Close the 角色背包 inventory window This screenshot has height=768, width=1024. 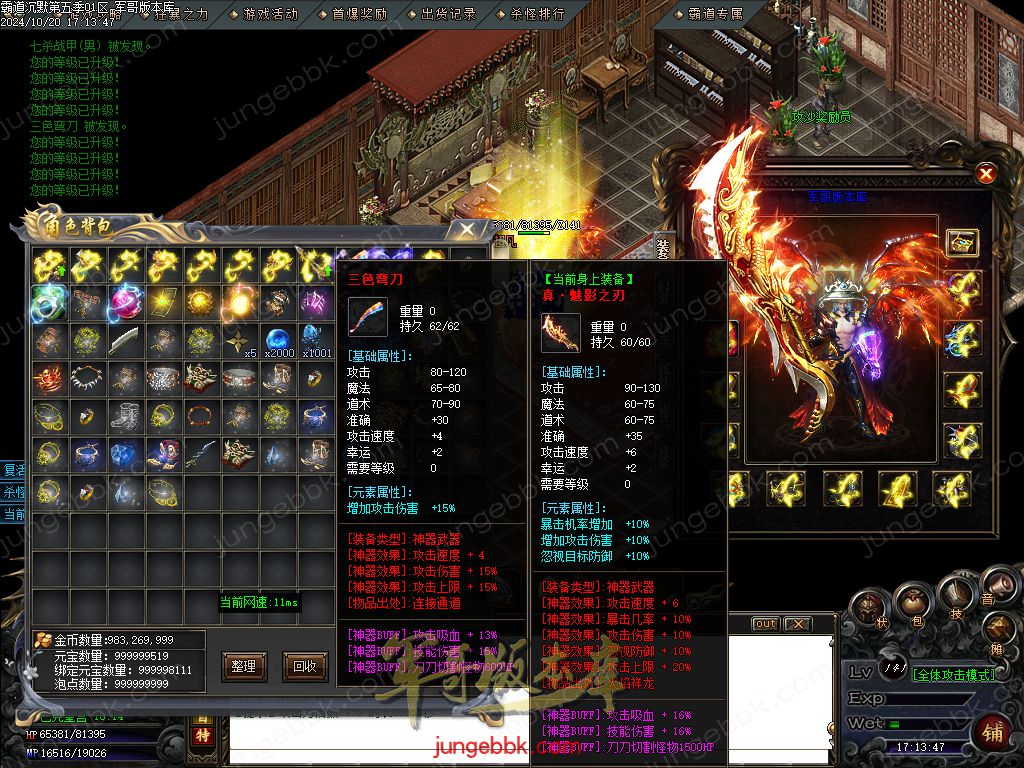466,229
